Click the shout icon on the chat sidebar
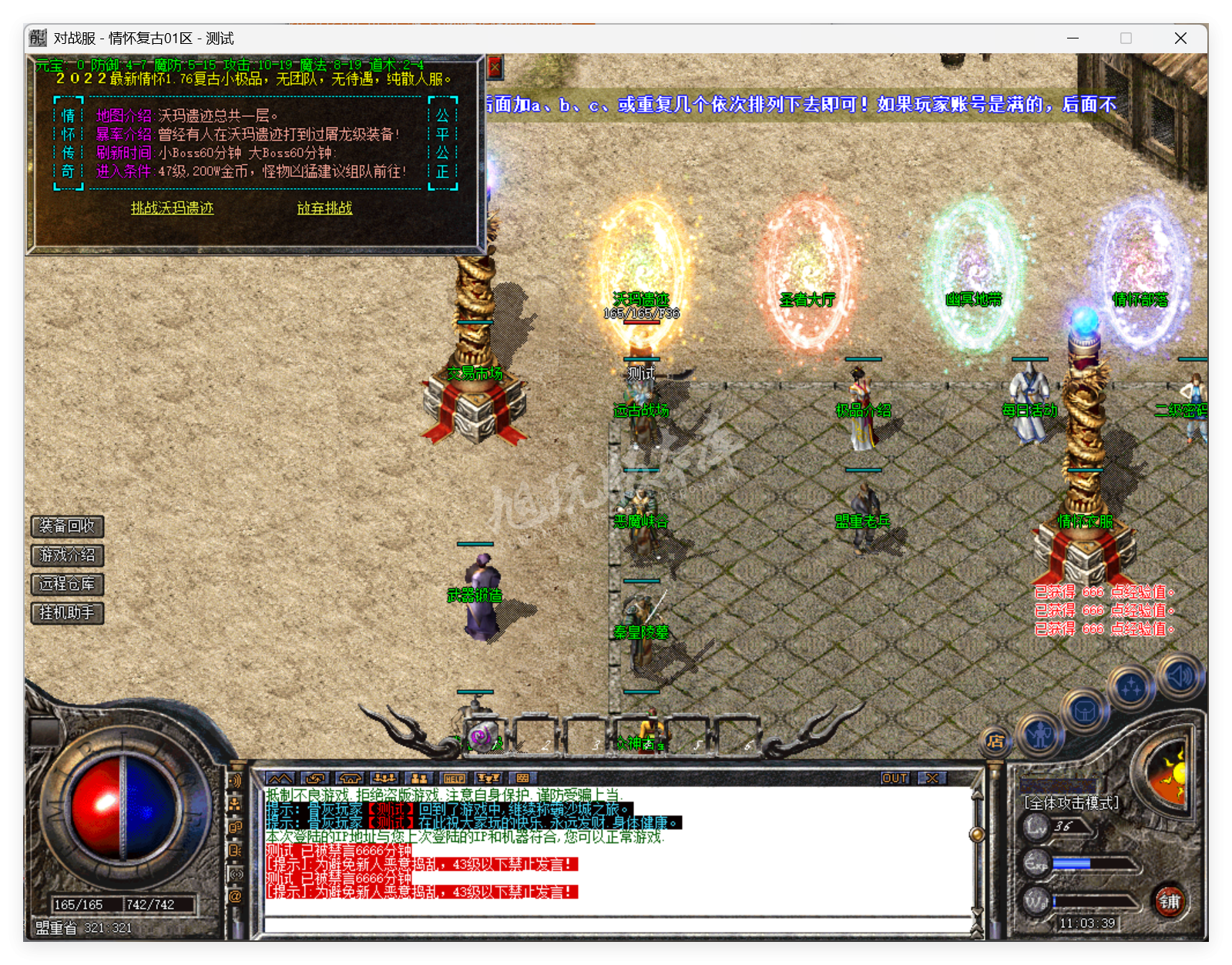 tap(235, 849)
